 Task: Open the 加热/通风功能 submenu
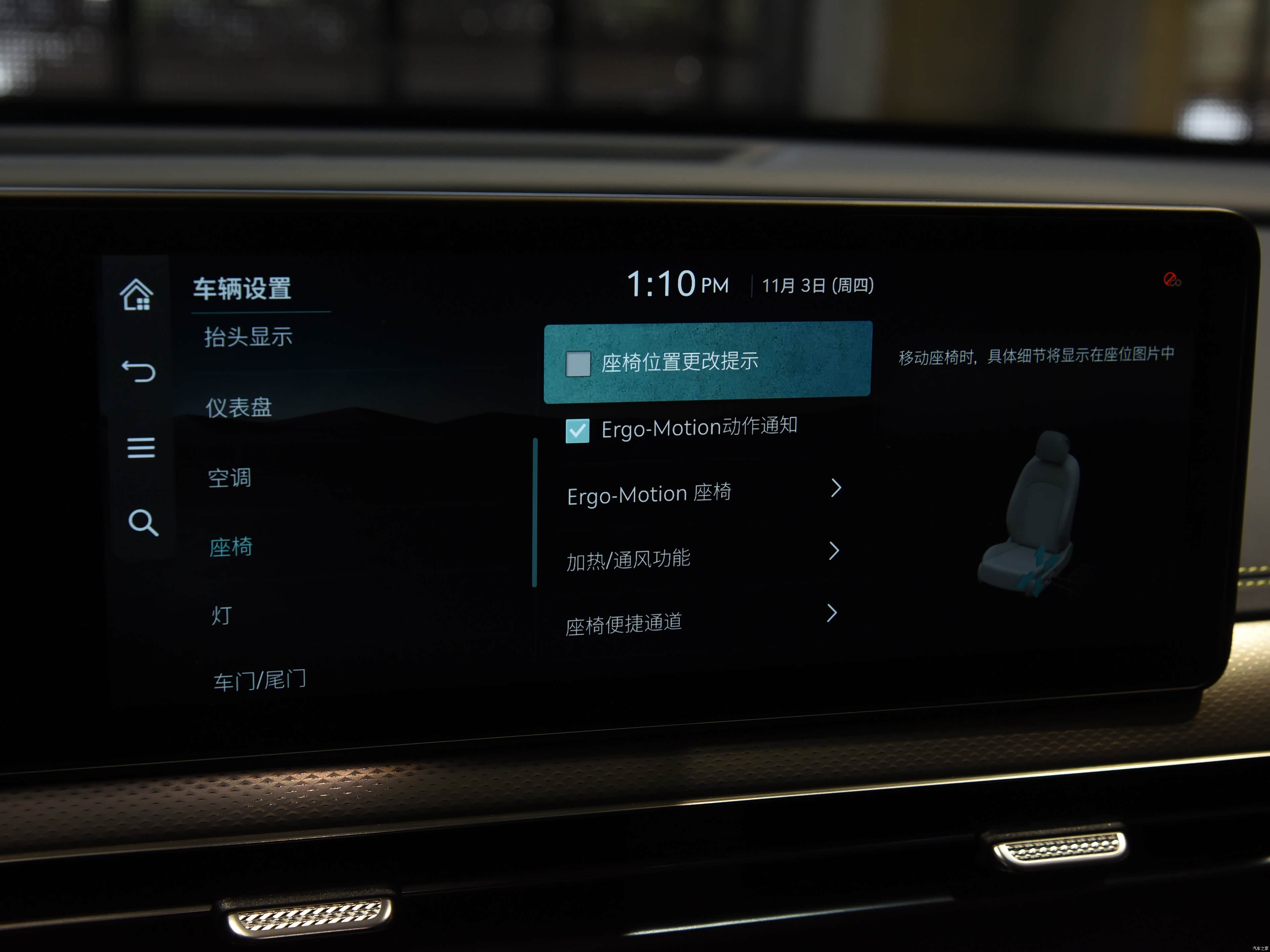coord(703,557)
